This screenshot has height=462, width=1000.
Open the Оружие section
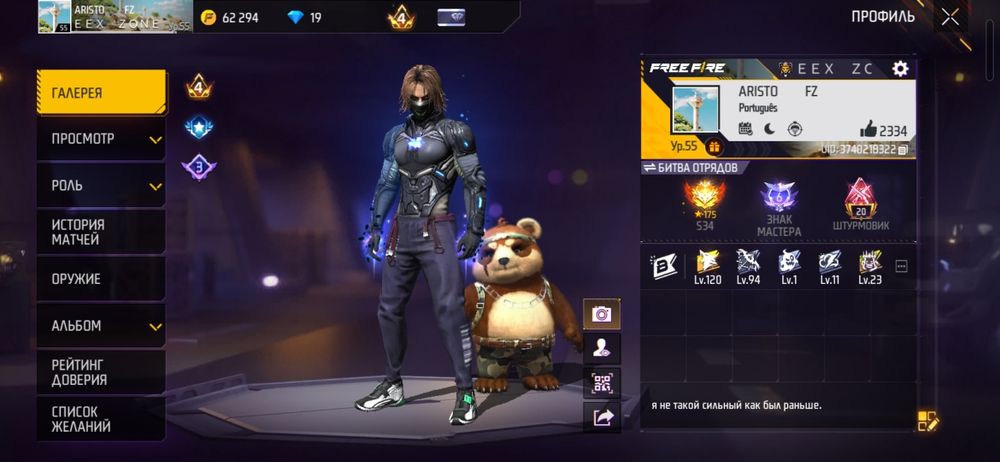[x=101, y=279]
